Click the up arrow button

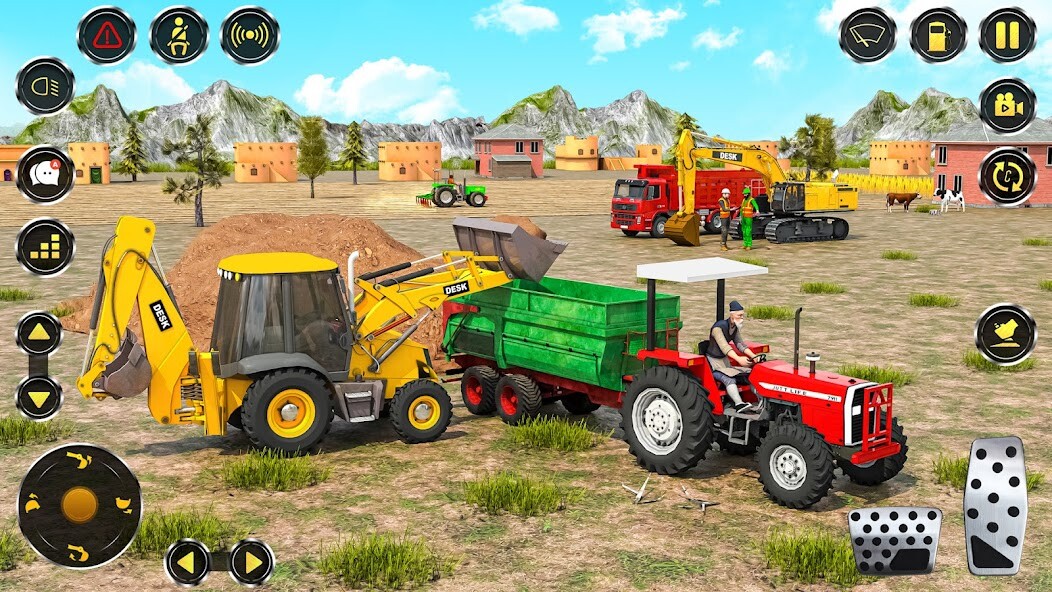(x=39, y=333)
